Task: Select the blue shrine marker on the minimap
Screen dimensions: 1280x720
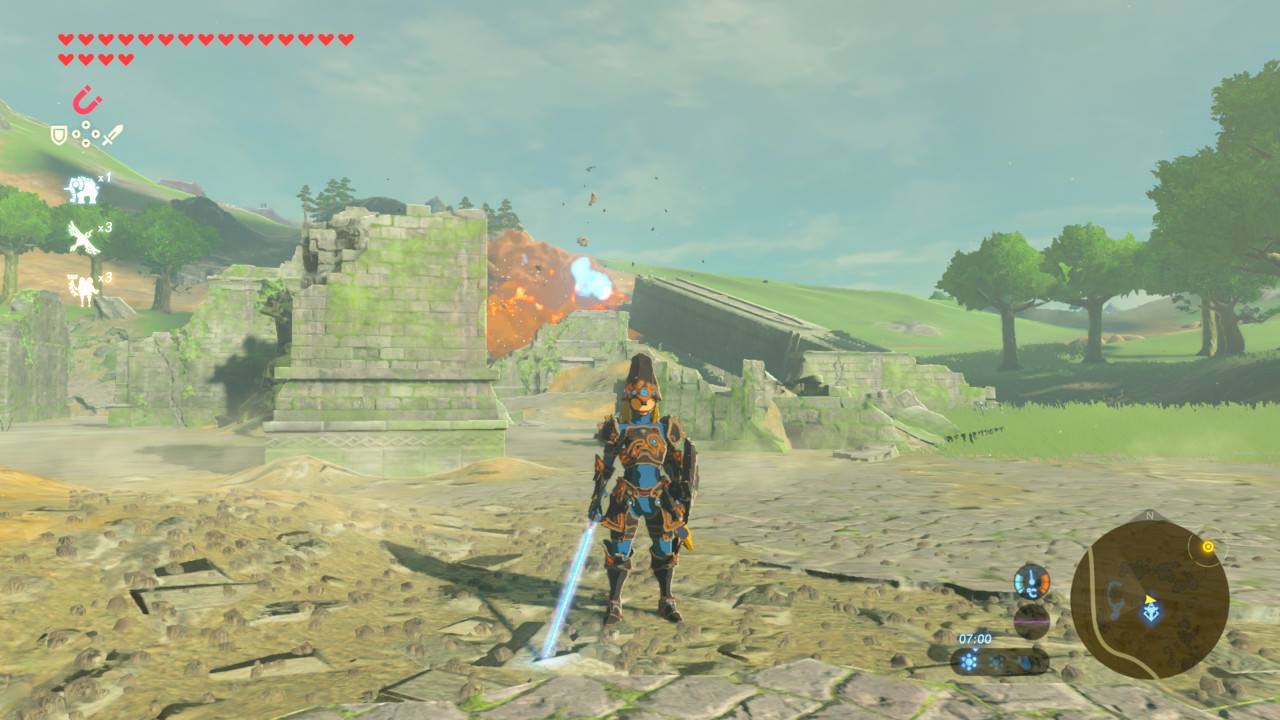Action: 1152,610
